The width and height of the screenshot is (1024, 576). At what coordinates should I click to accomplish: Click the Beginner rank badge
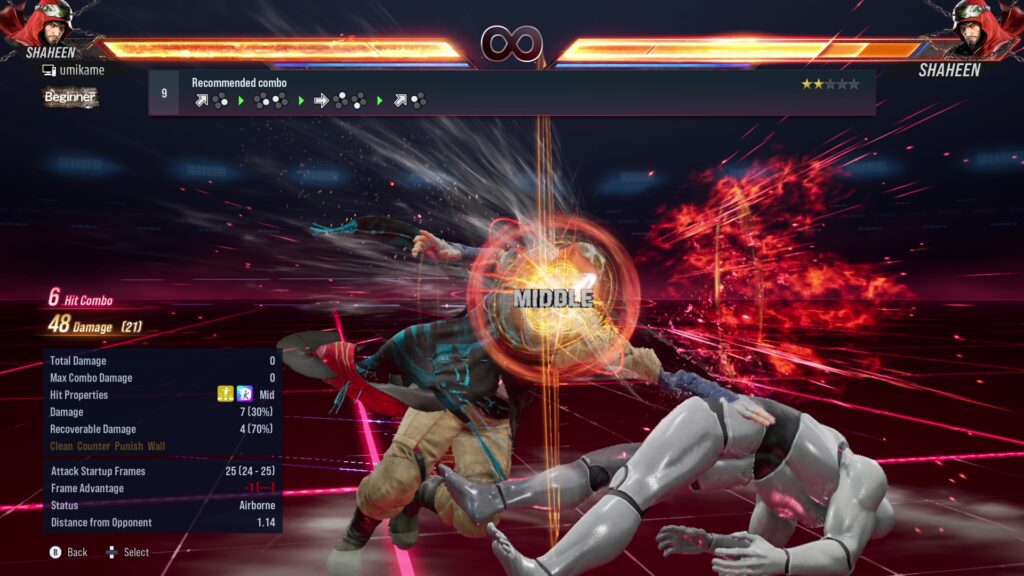coord(70,97)
